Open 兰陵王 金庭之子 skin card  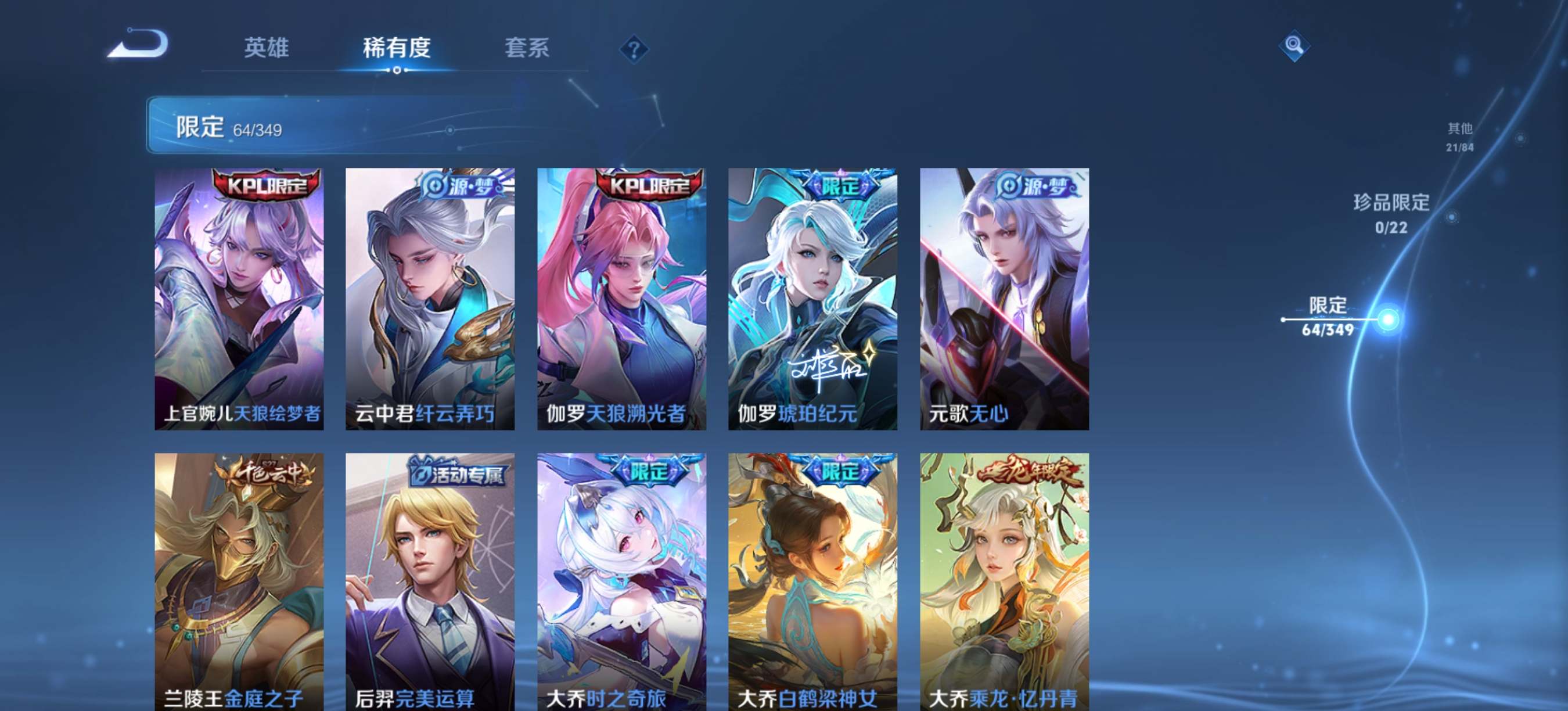pos(239,581)
